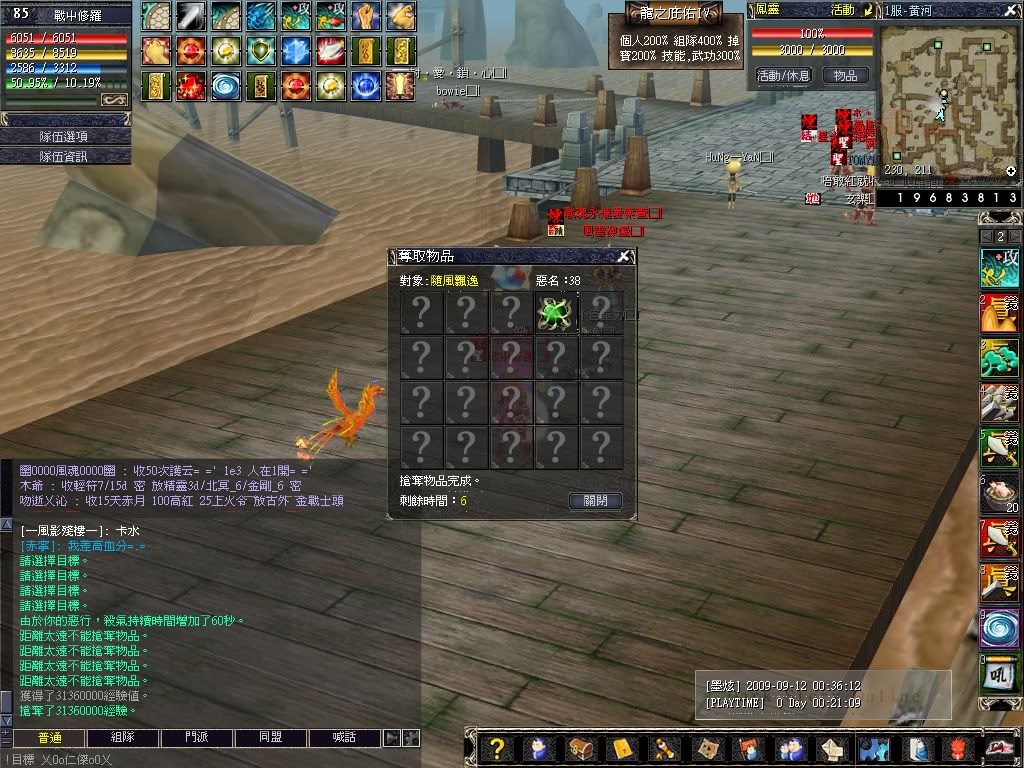Open the pet's 物品 items button

tap(845, 75)
